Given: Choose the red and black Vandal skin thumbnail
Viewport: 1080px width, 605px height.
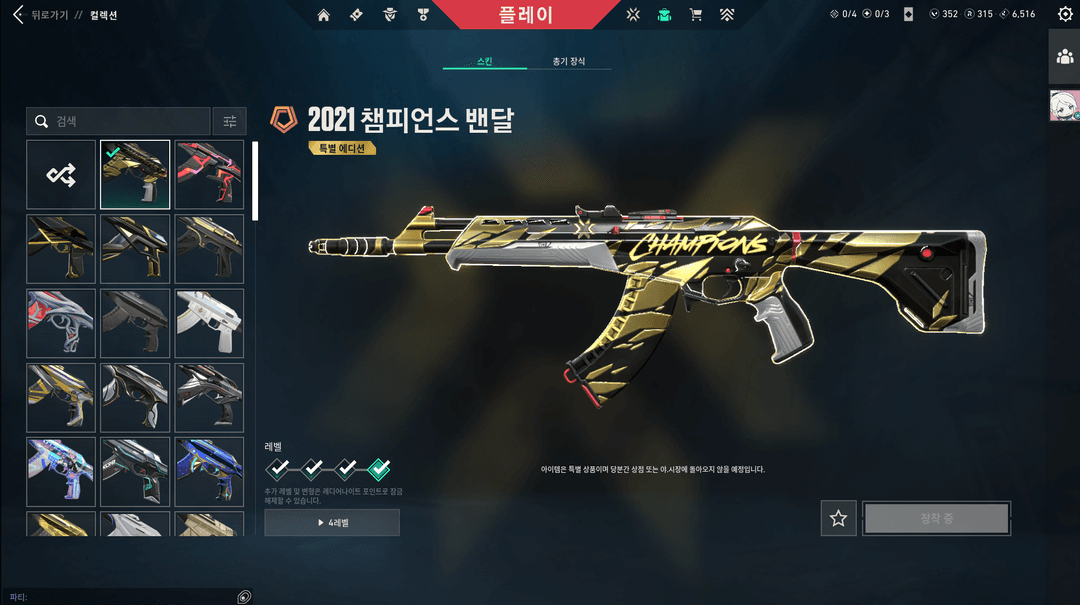Looking at the screenshot, I should [x=209, y=175].
